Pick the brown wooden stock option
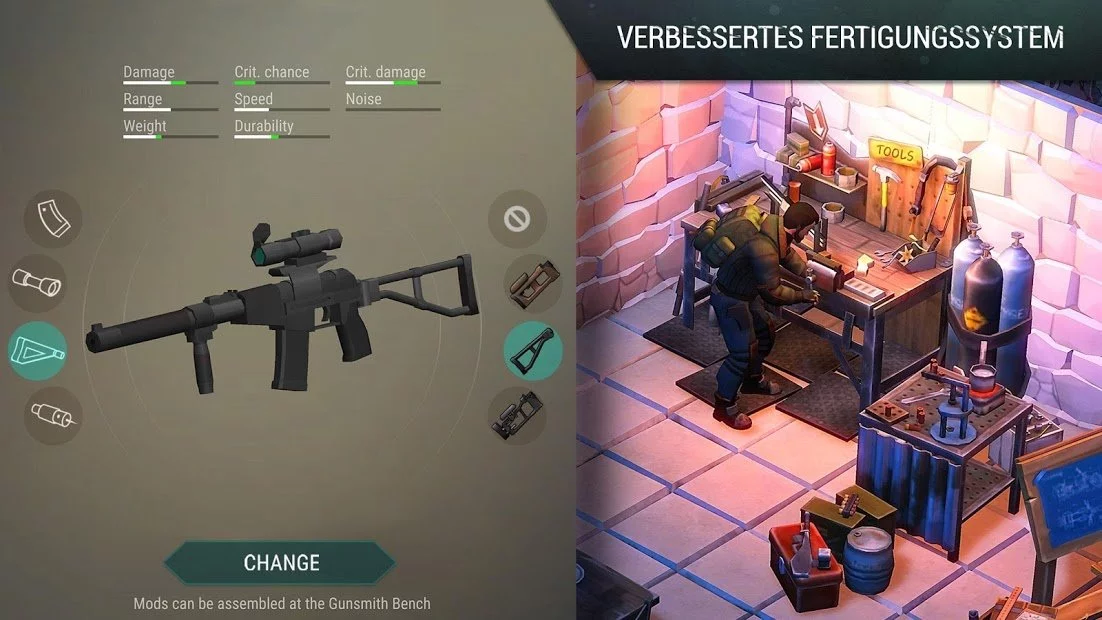This screenshot has width=1102, height=620. click(x=532, y=284)
